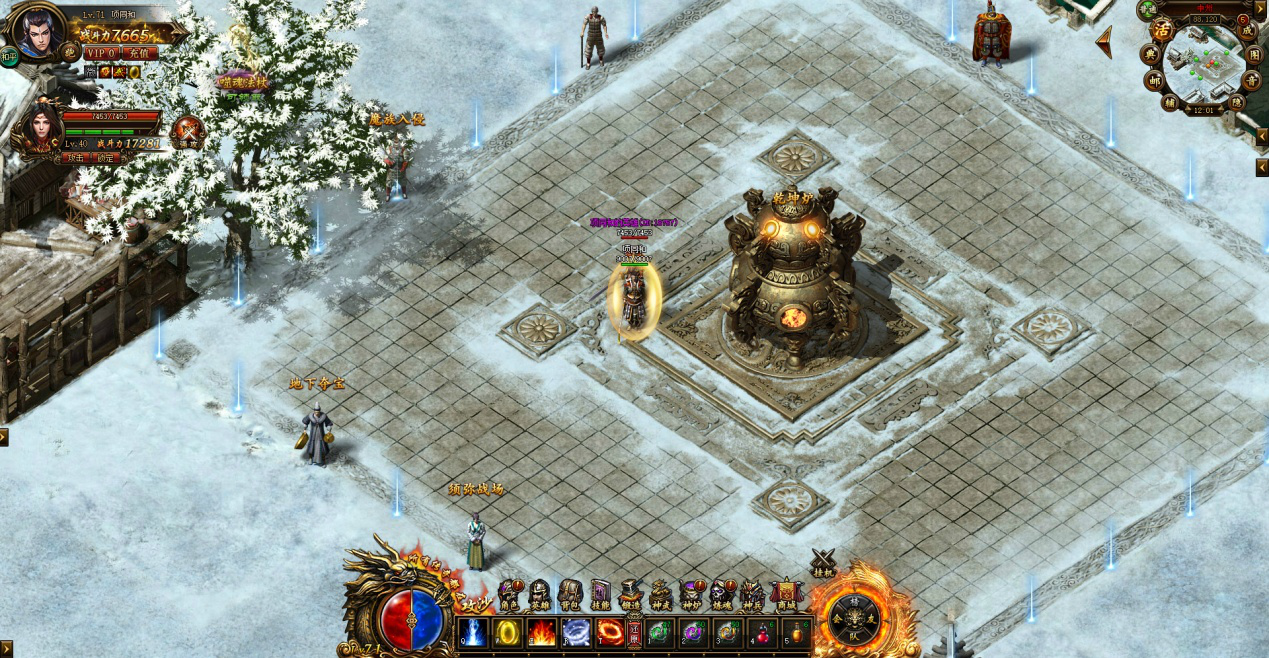Open the 邮 mail button

(x=1151, y=80)
